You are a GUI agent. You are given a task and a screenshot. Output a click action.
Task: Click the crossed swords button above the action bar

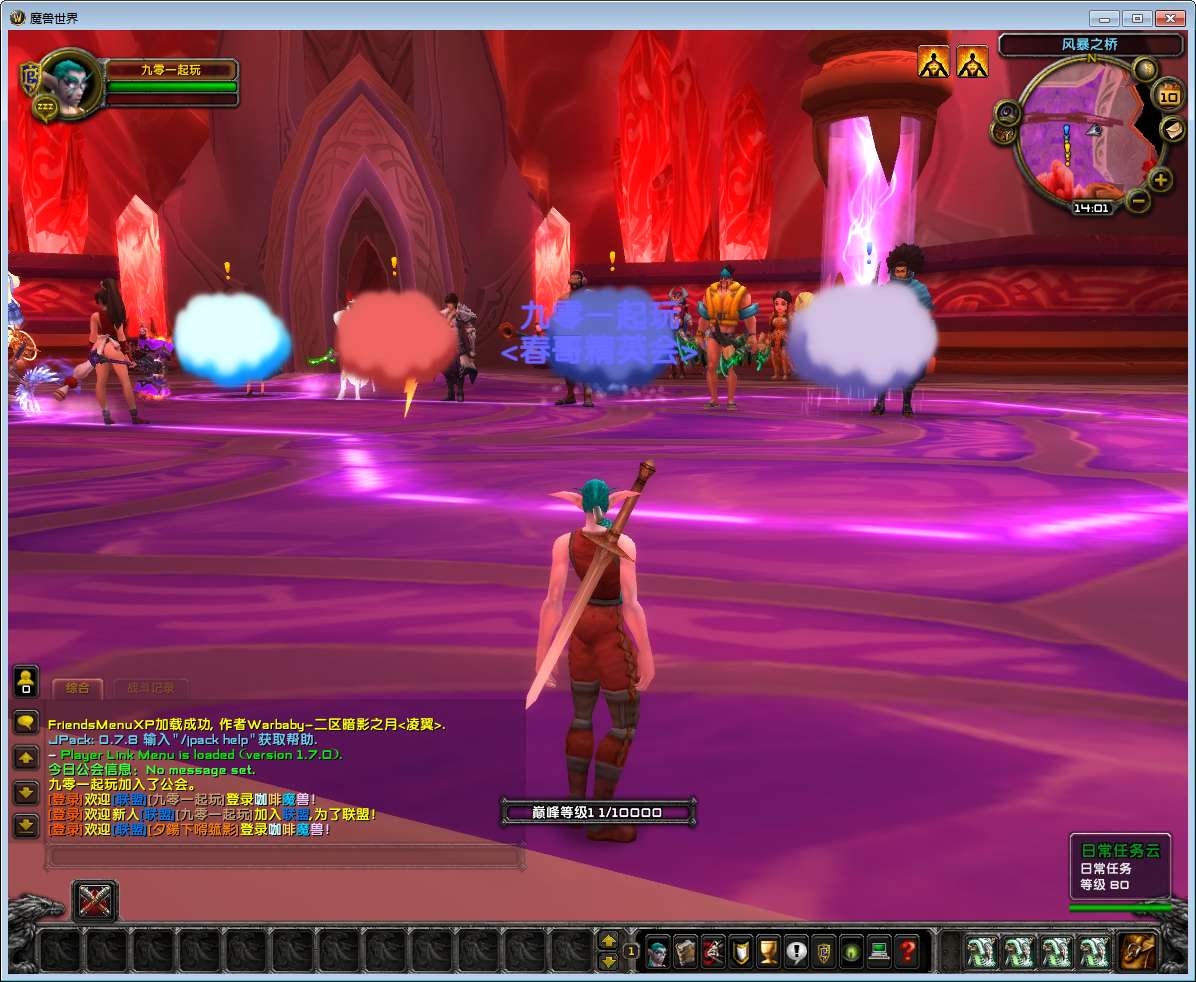tap(95, 901)
